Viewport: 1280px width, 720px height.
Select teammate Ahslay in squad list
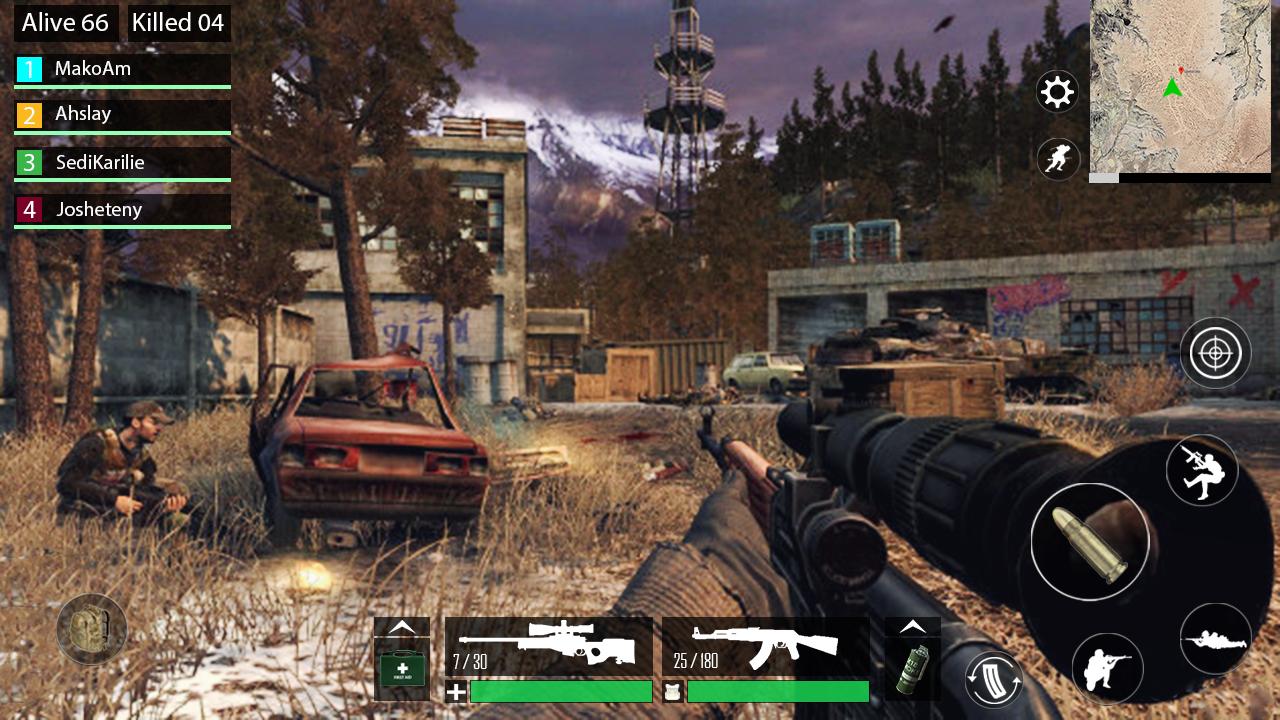click(122, 115)
